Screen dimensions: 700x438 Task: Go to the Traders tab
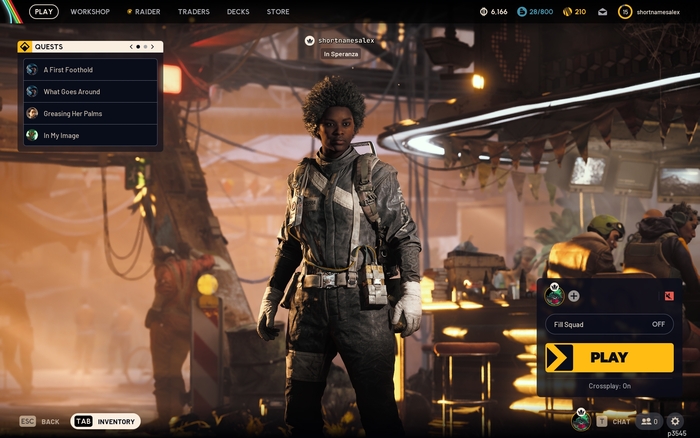194,12
